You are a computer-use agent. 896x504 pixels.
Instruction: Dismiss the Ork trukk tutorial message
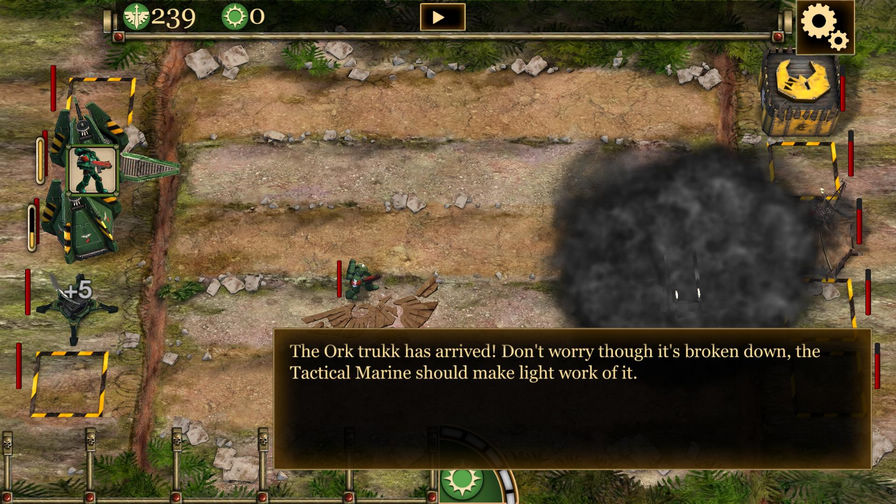click(572, 398)
